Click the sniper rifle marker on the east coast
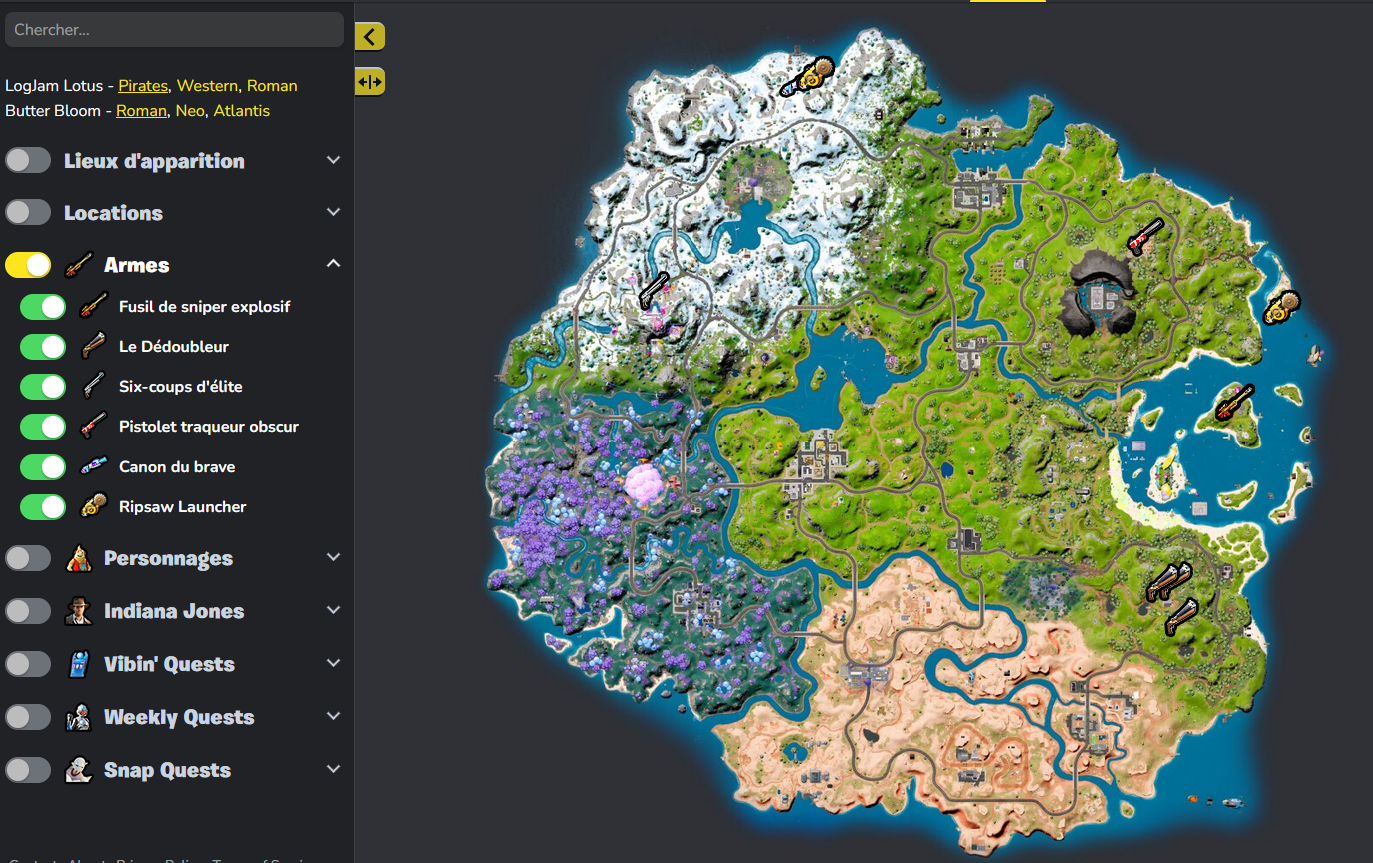 [1235, 400]
